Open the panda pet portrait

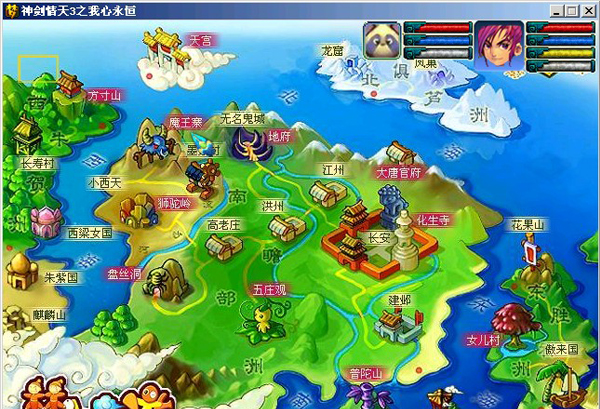pos(382,46)
